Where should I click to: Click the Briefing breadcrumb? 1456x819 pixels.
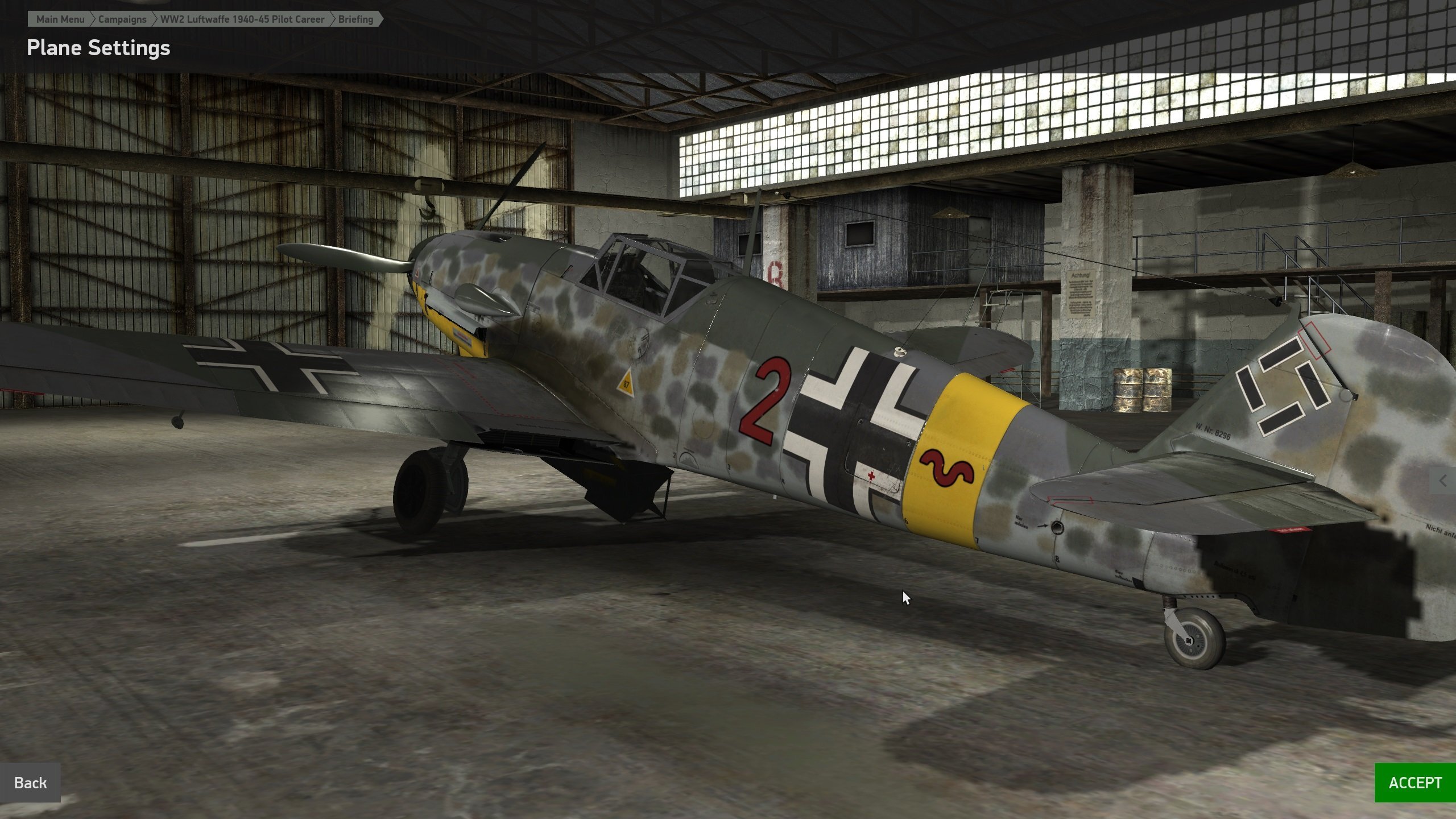tap(355, 19)
